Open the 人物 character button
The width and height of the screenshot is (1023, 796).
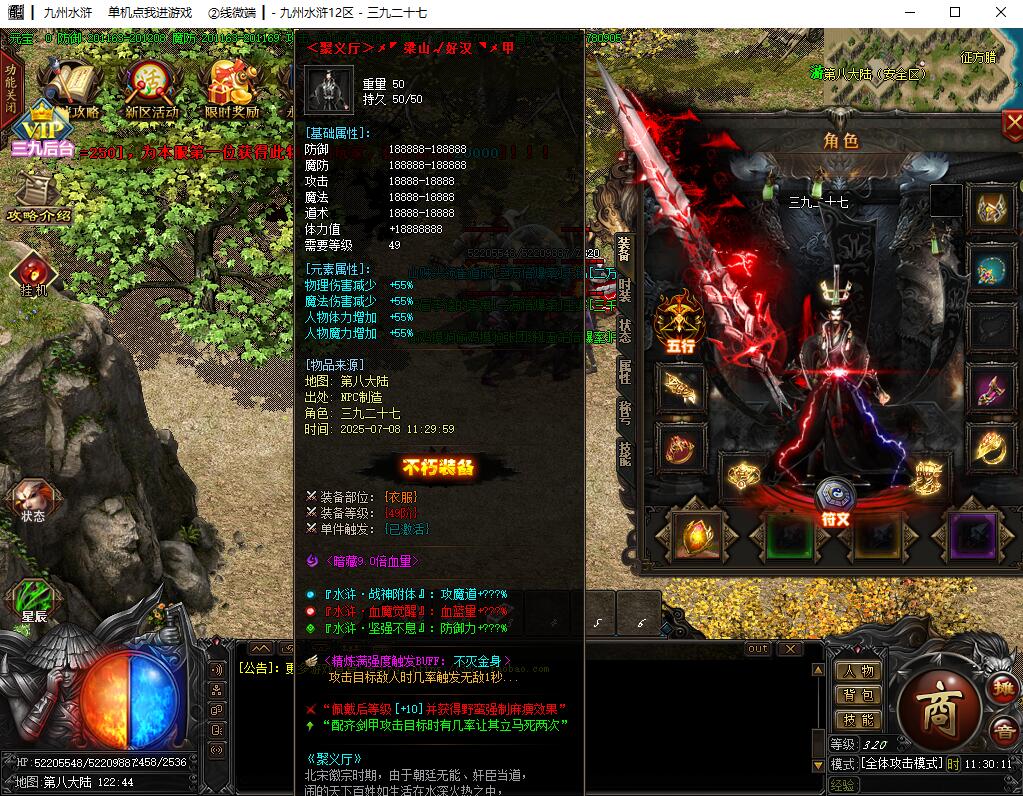pyautogui.click(x=858, y=671)
